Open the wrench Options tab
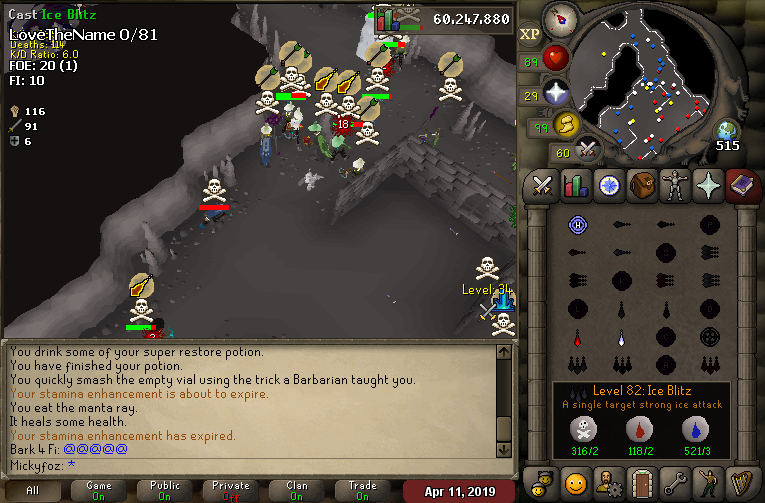The height and width of the screenshot is (503, 765). coord(675,483)
